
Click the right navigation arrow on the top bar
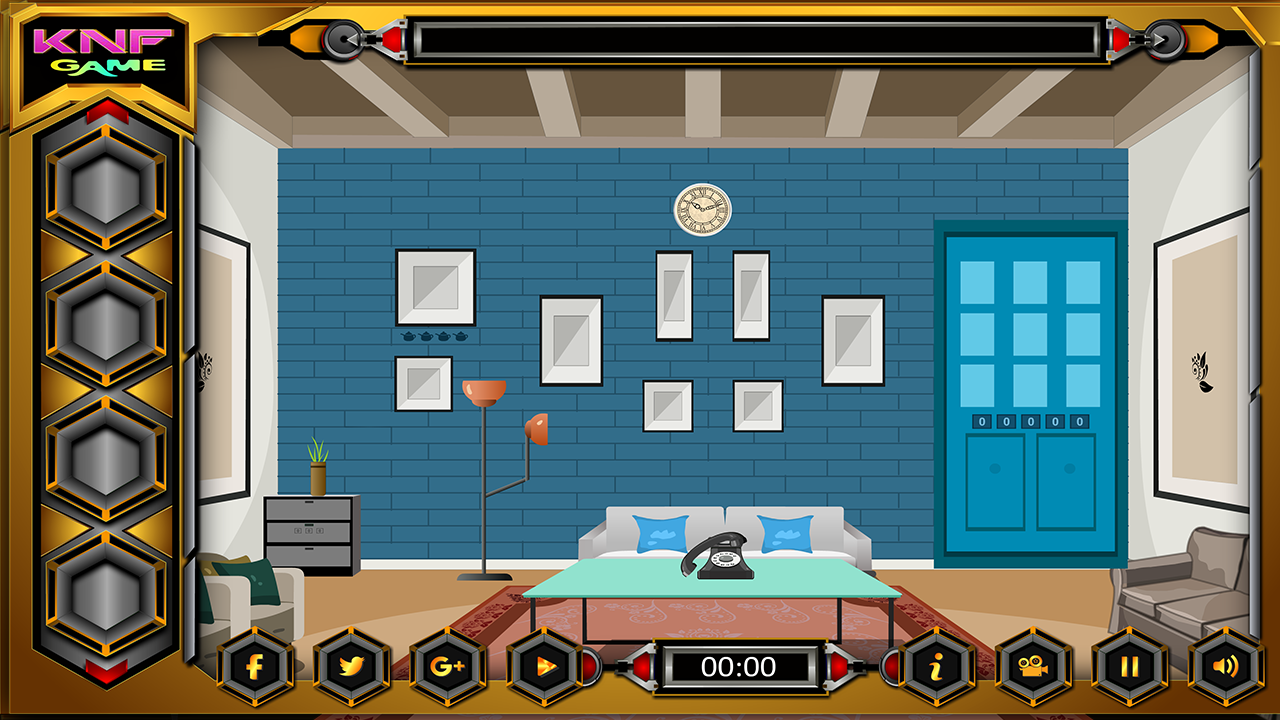(1166, 41)
